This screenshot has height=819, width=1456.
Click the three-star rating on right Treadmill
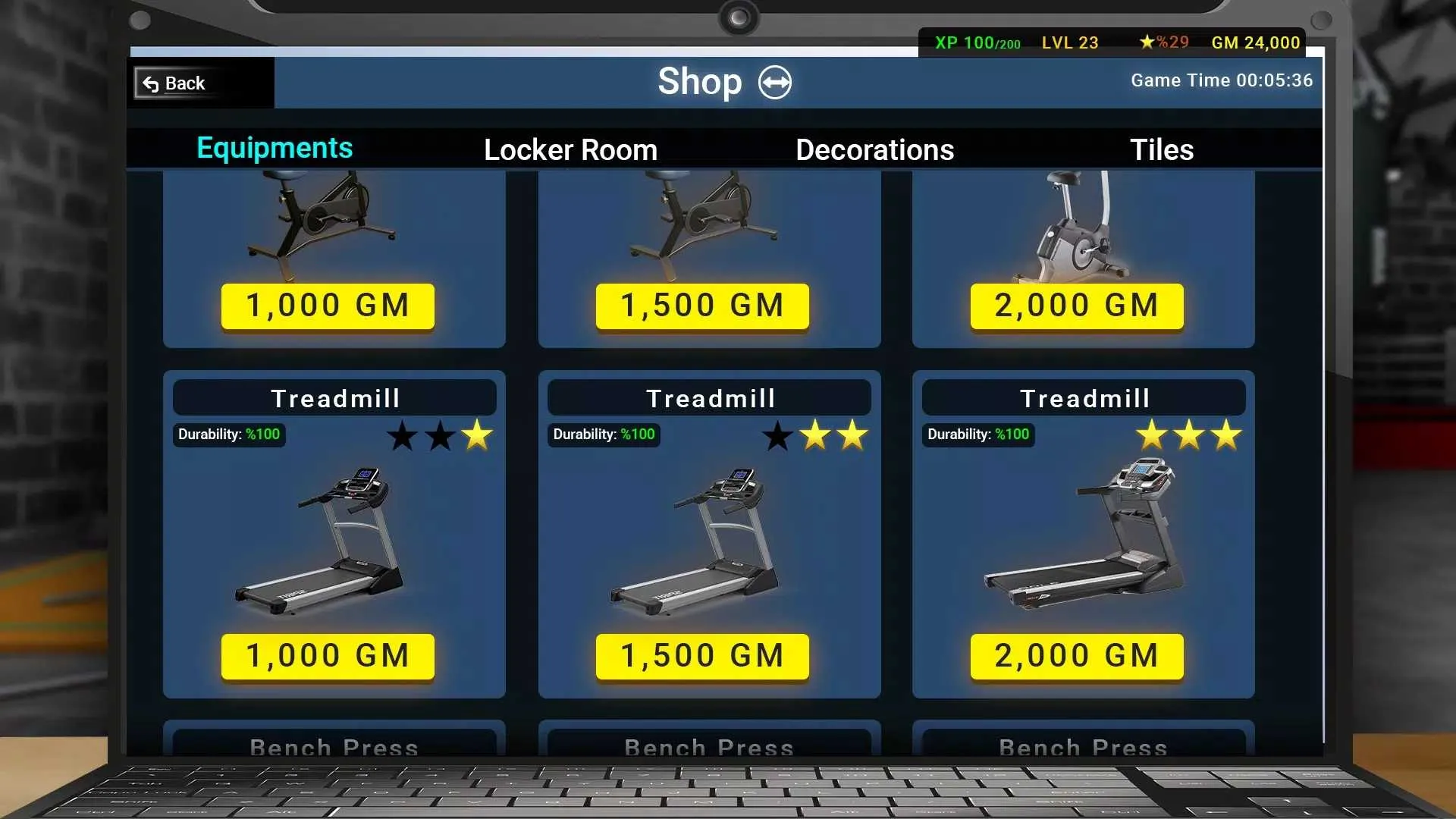[1188, 435]
